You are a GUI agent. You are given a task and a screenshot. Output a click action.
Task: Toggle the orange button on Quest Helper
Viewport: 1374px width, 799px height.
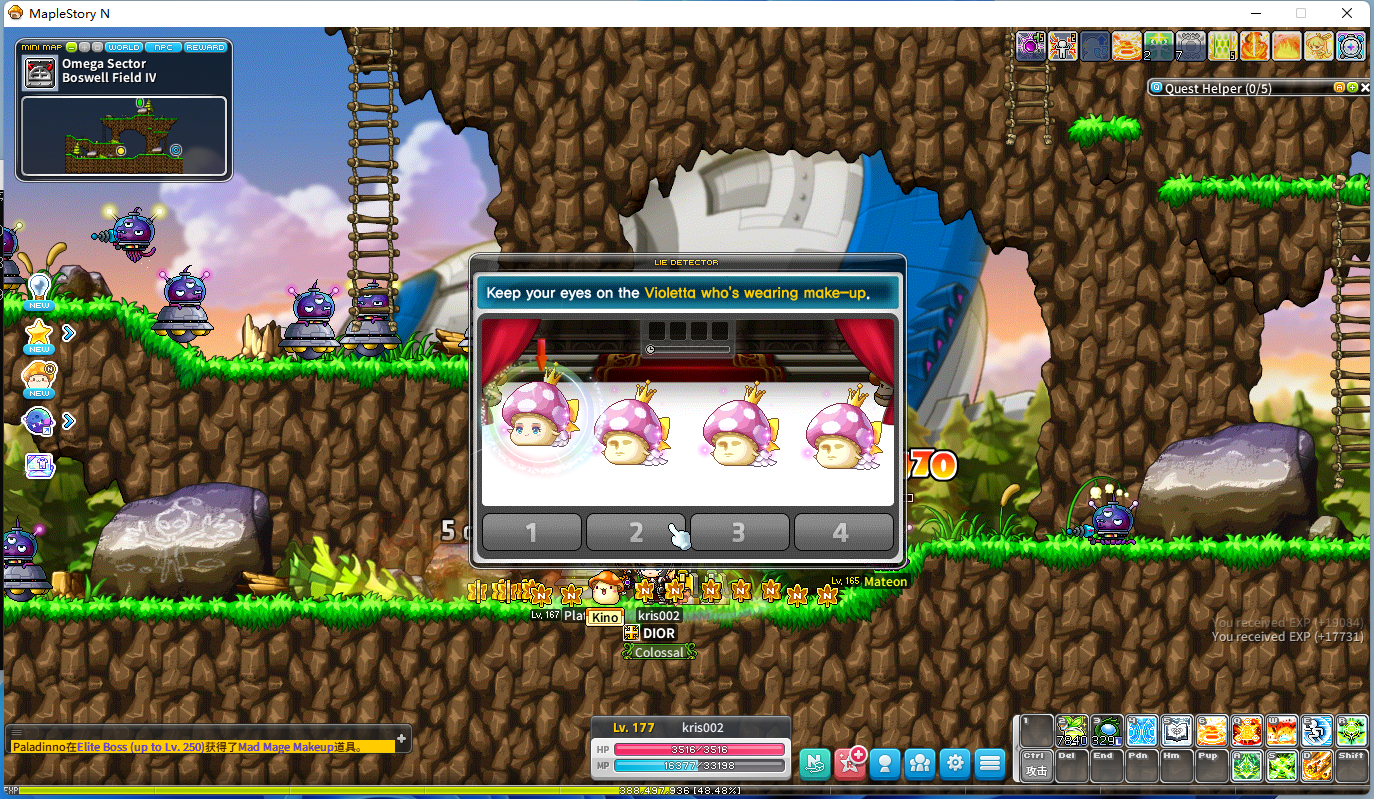click(x=1339, y=87)
